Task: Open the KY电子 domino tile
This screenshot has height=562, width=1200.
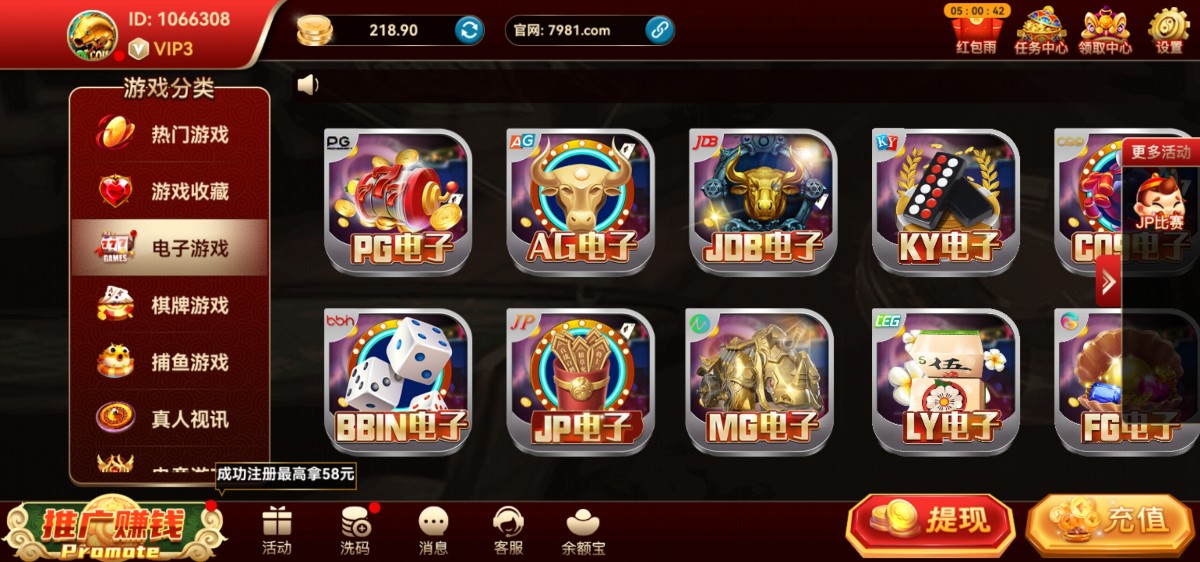Action: (945, 201)
